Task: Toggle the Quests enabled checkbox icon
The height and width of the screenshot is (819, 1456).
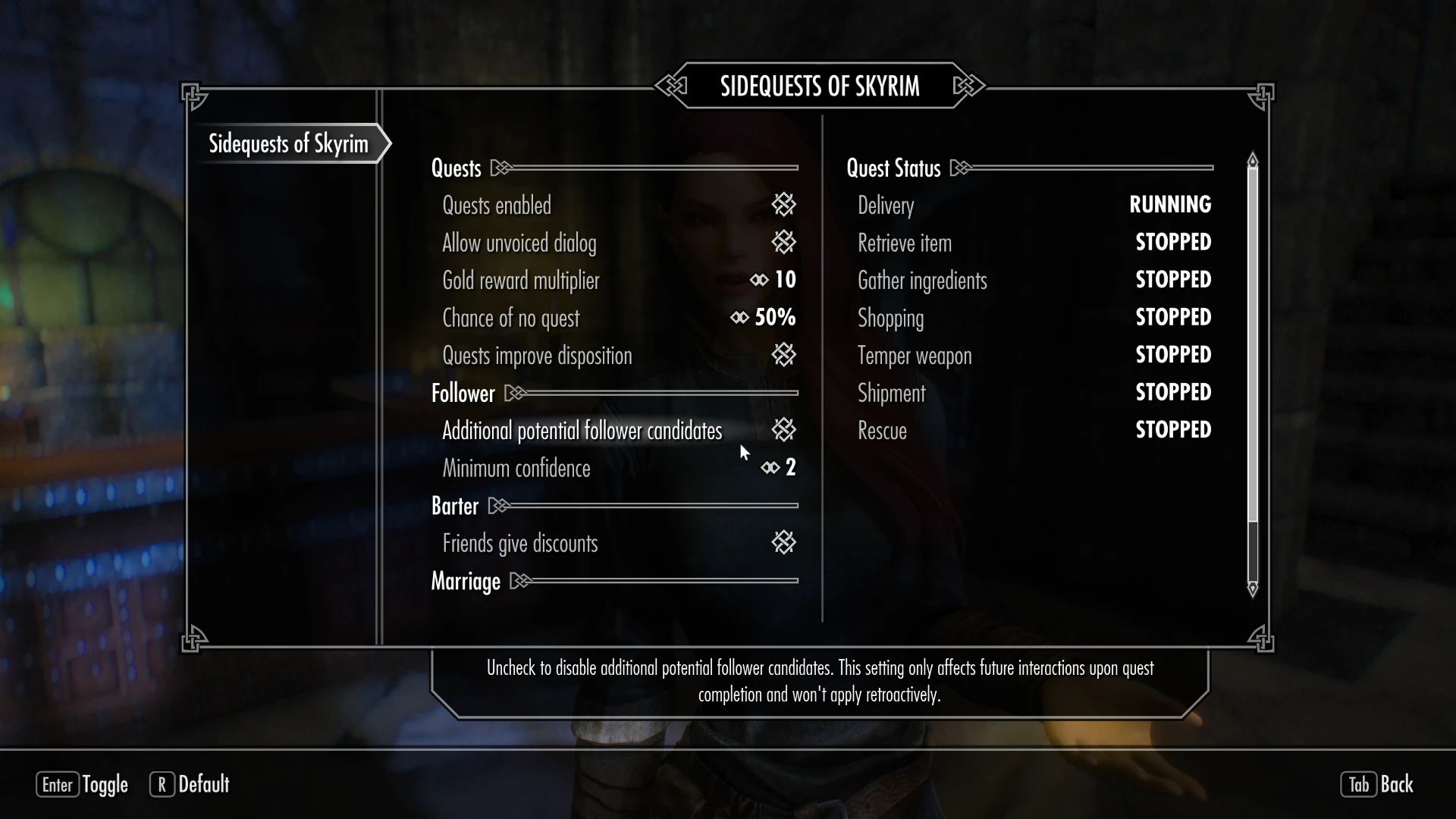Action: (784, 204)
